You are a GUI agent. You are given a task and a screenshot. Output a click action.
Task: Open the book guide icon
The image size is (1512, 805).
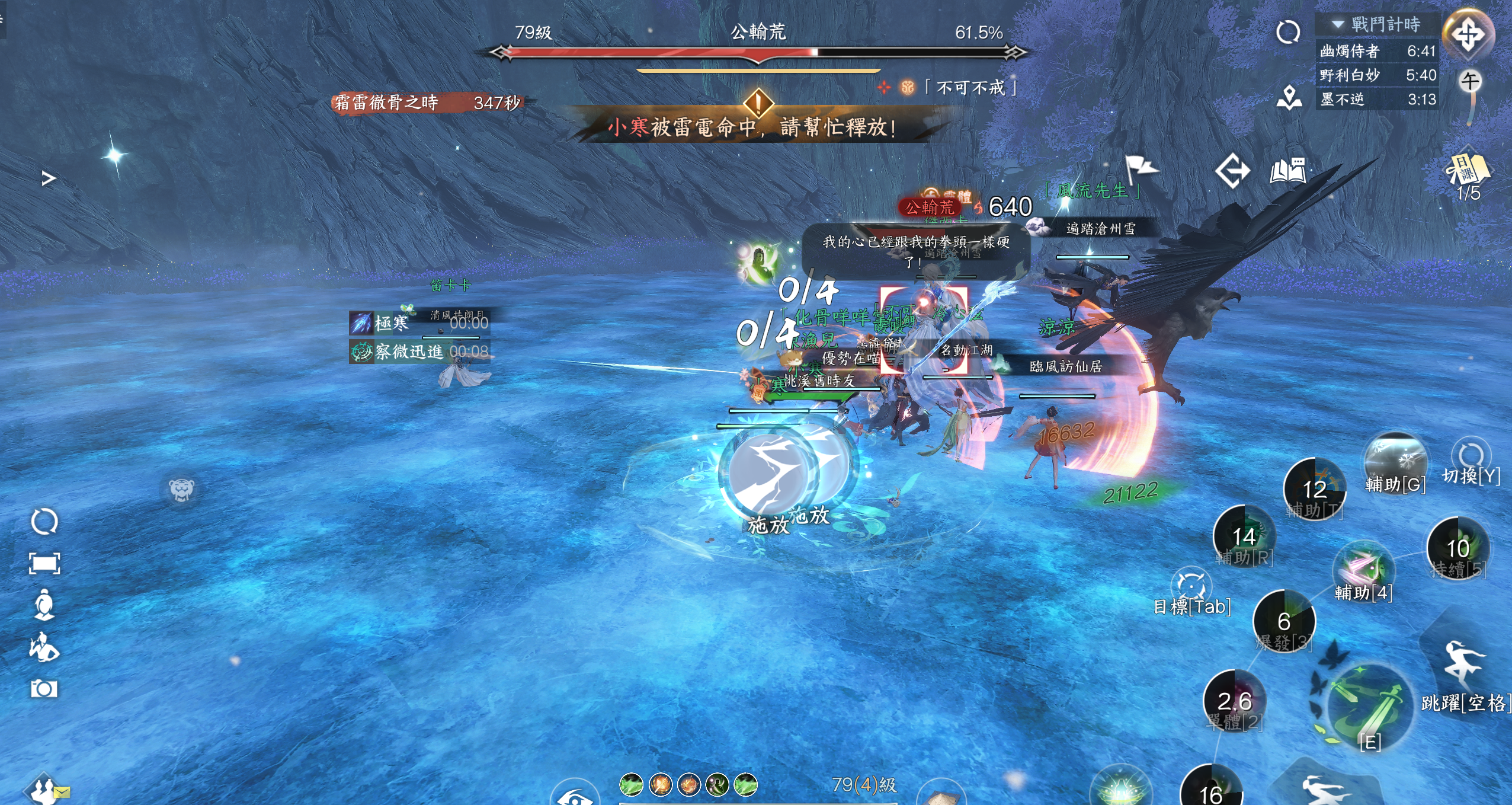tap(1287, 171)
